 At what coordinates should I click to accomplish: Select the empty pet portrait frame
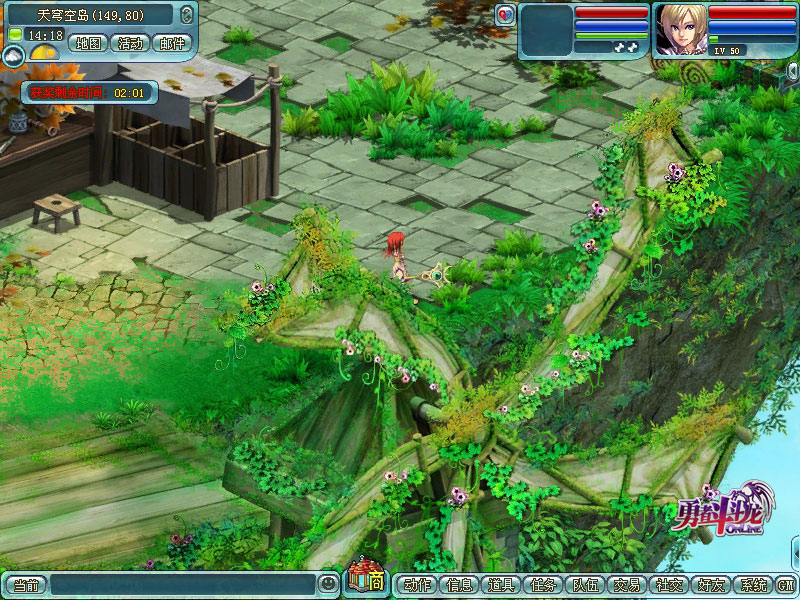point(545,30)
